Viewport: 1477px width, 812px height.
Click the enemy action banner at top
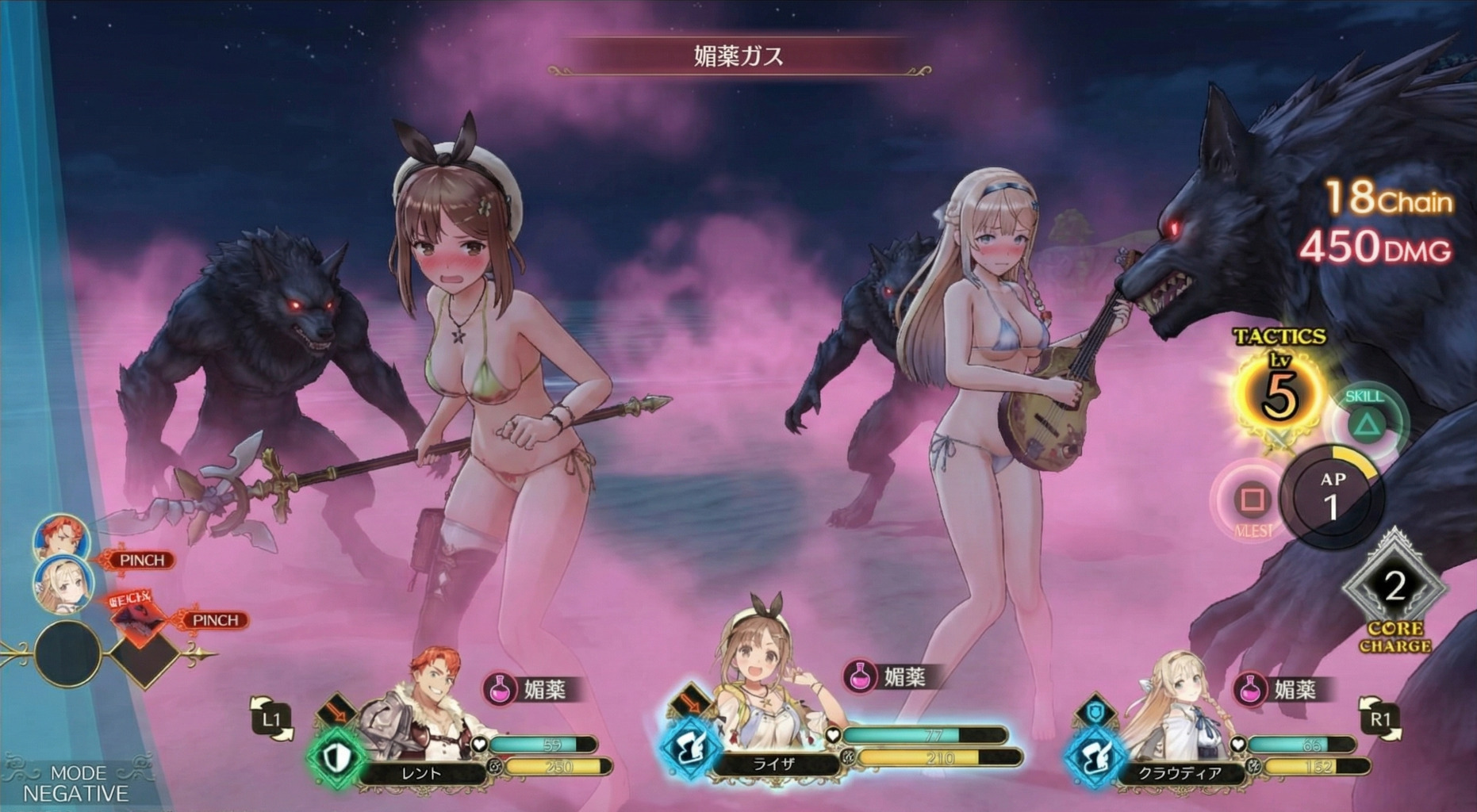click(x=738, y=56)
